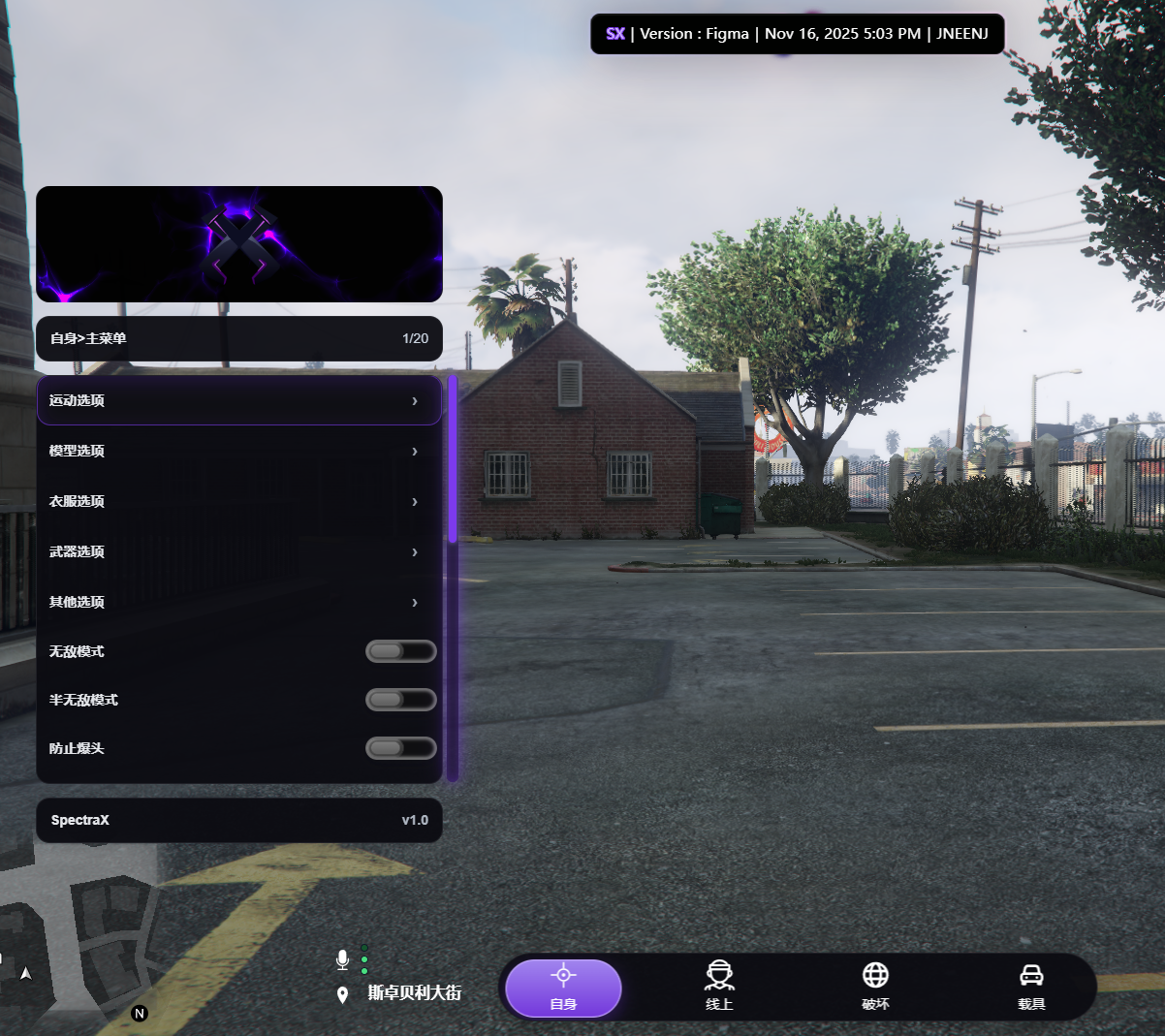
Task: Switch to the 线上 tab
Action: pos(719,988)
